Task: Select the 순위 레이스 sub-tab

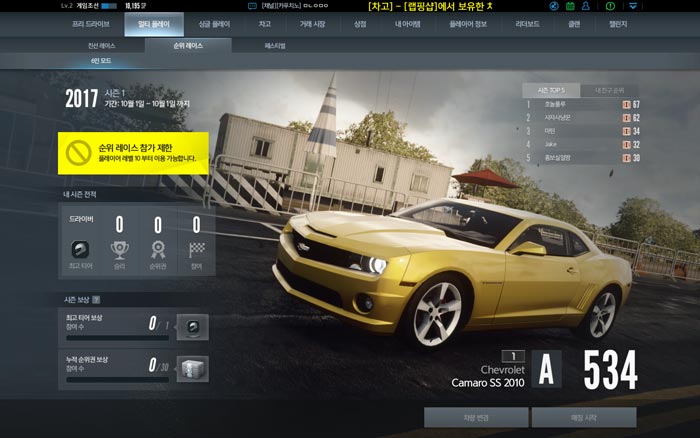Action: [x=188, y=46]
